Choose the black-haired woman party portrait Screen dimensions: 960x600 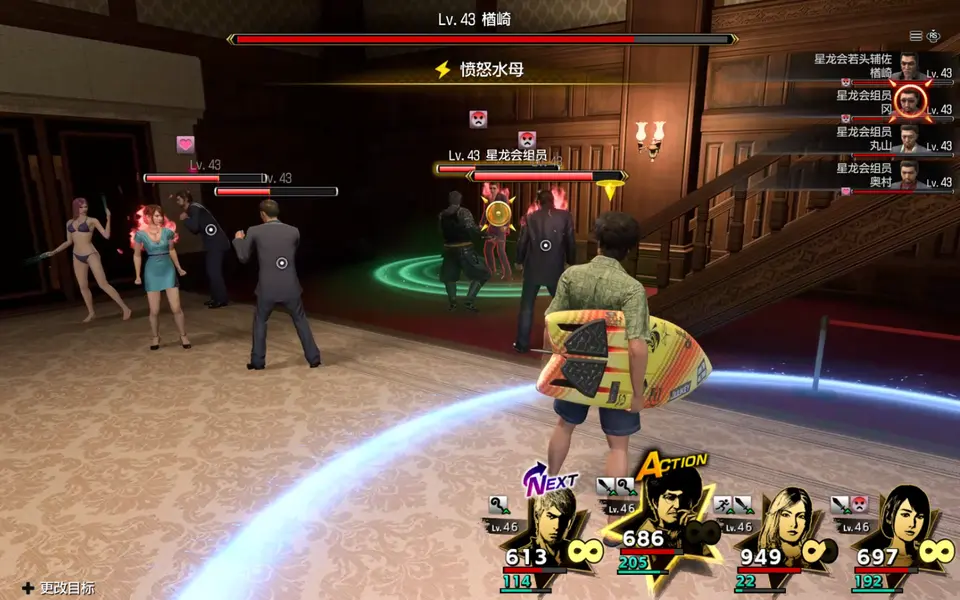pos(903,520)
